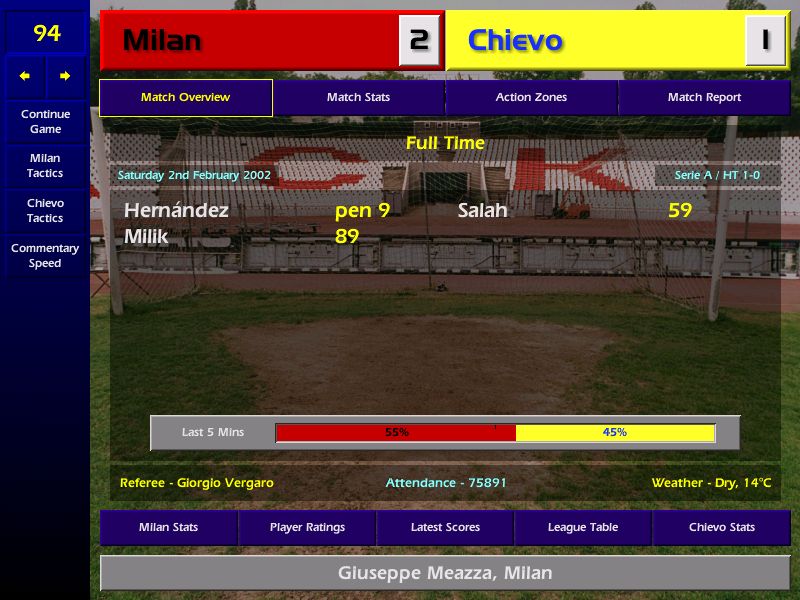Click the left arrow navigation button

[25, 76]
